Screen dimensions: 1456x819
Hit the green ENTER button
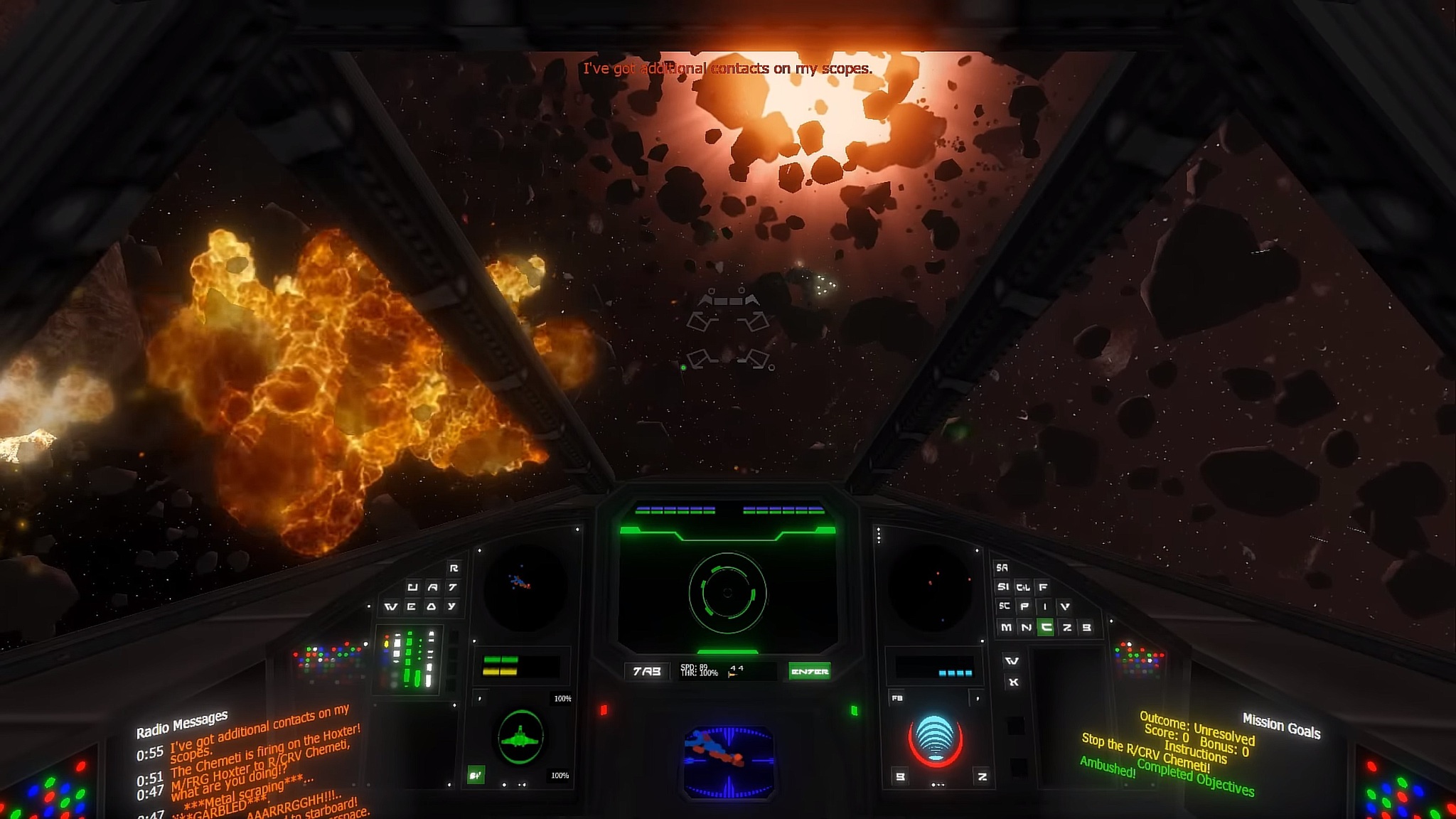(x=809, y=671)
